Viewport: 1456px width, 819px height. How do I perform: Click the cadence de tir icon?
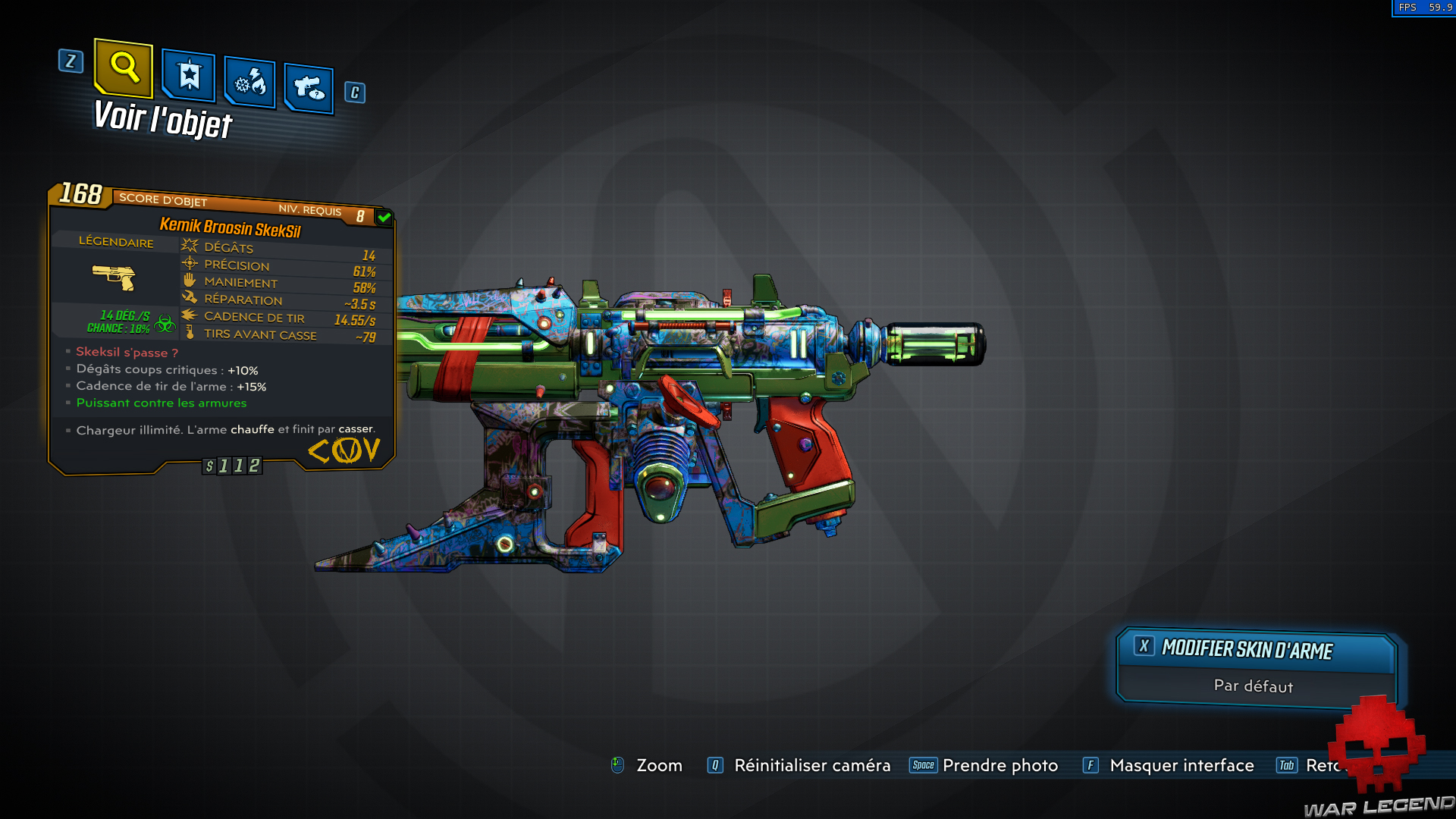point(188,316)
